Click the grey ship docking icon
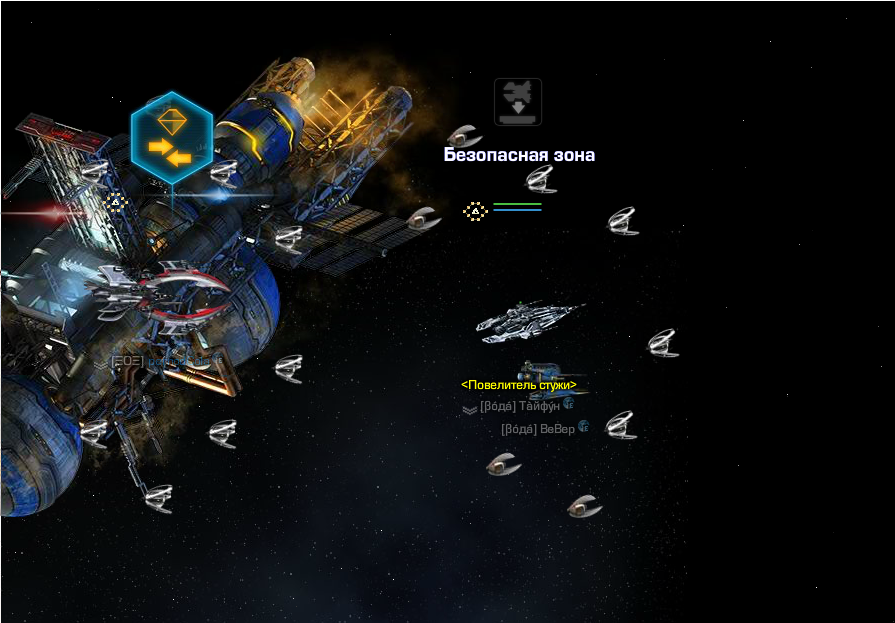895x623 pixels. [x=518, y=102]
